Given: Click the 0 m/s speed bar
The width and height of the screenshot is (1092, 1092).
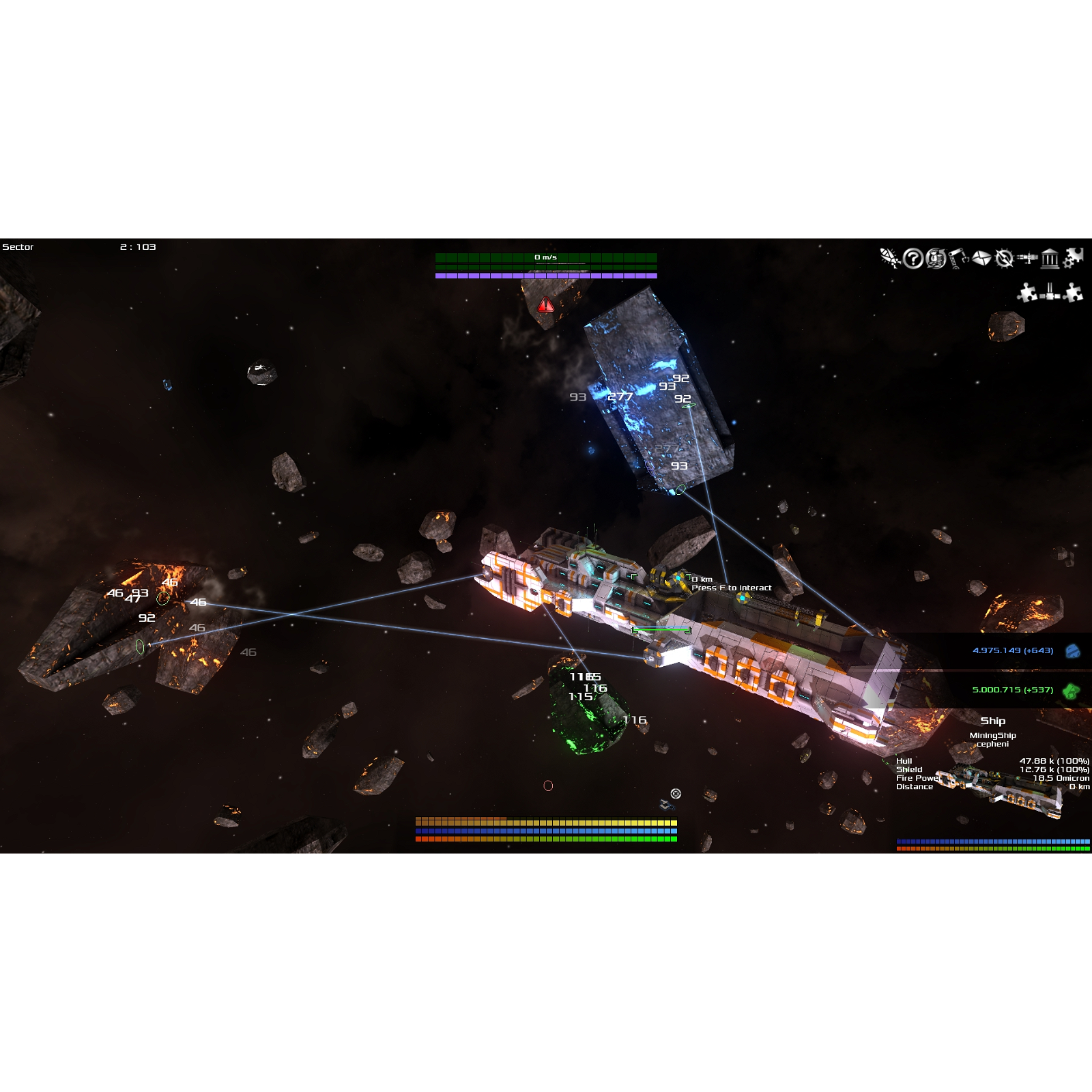Looking at the screenshot, I should click(545, 257).
